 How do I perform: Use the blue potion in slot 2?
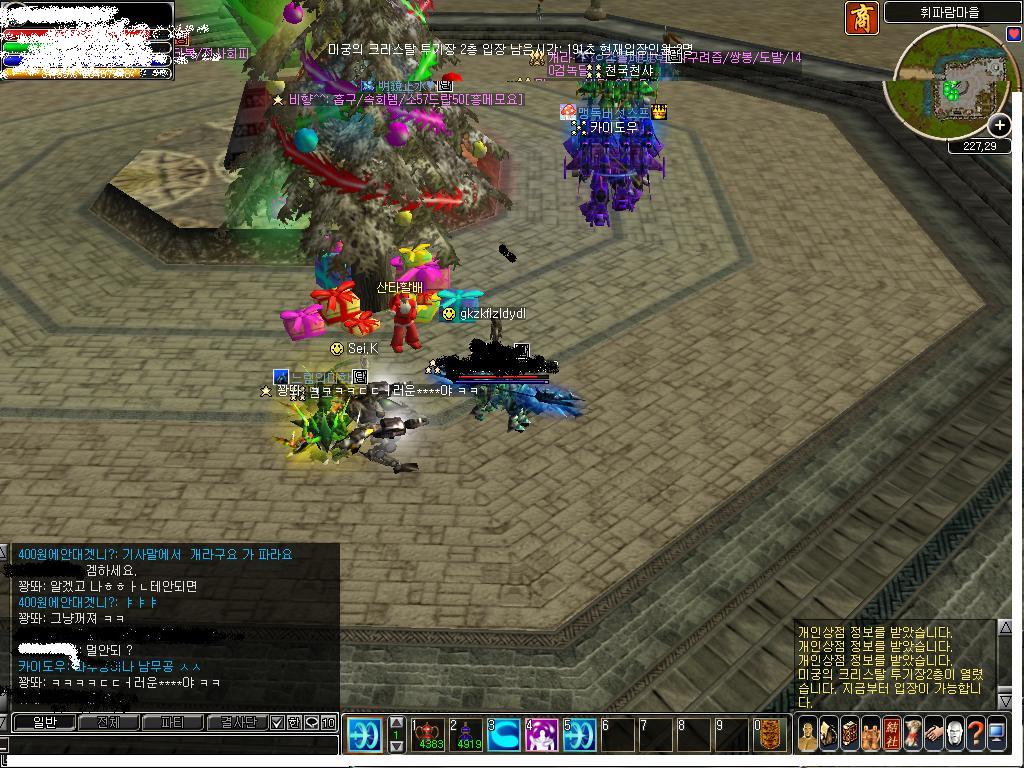click(468, 735)
